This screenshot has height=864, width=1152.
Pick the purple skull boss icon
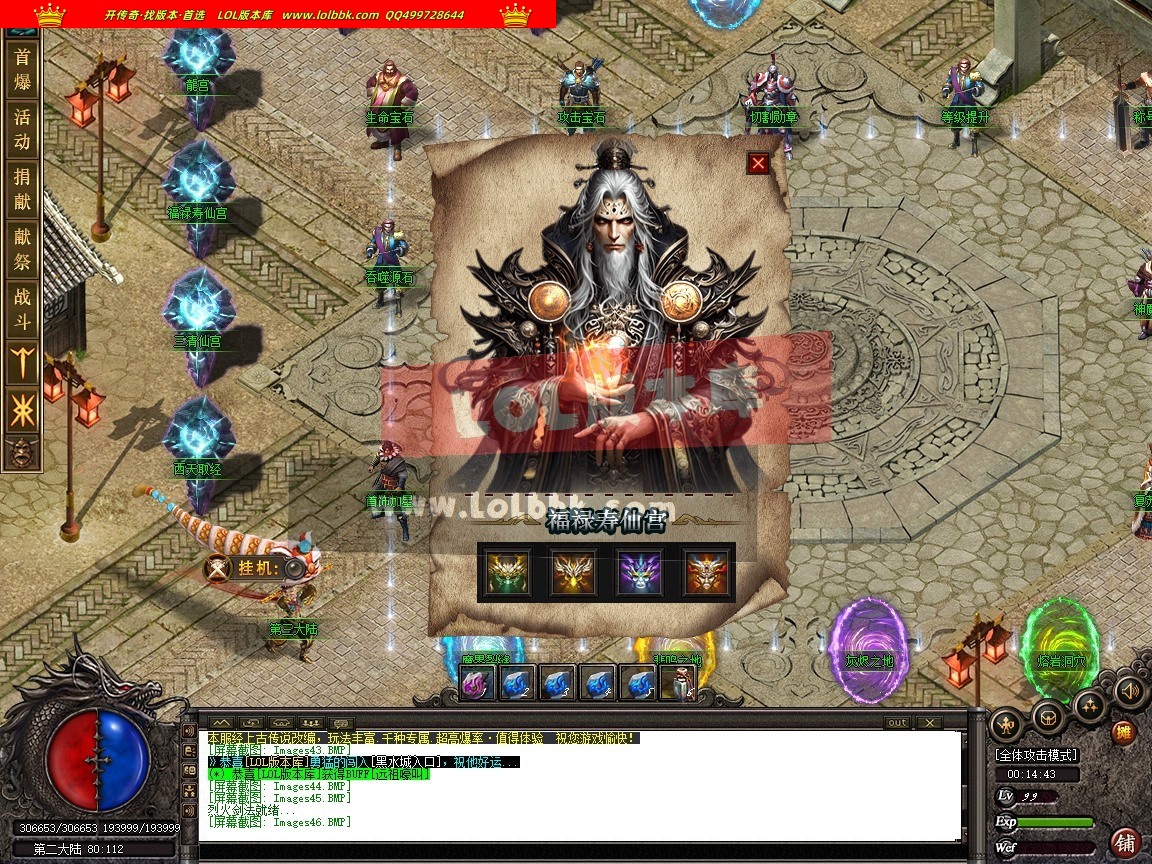point(640,573)
